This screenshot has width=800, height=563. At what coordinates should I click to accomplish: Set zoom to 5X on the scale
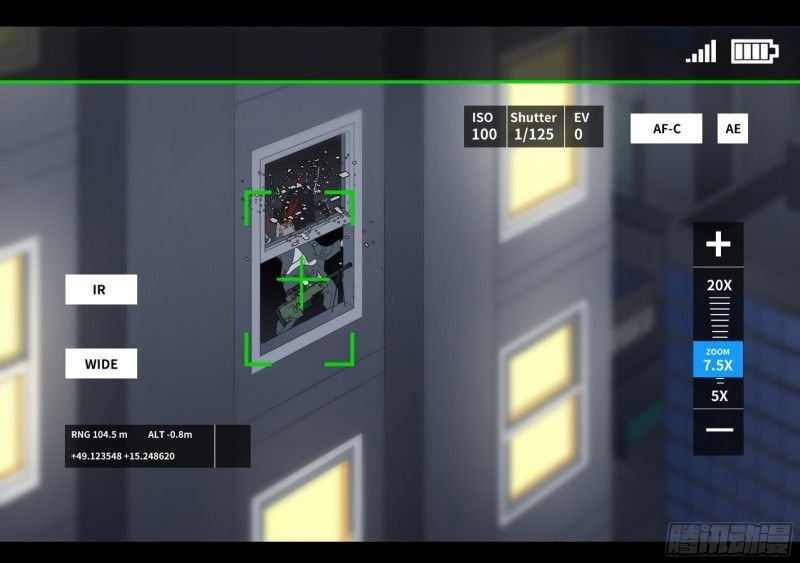click(x=718, y=396)
